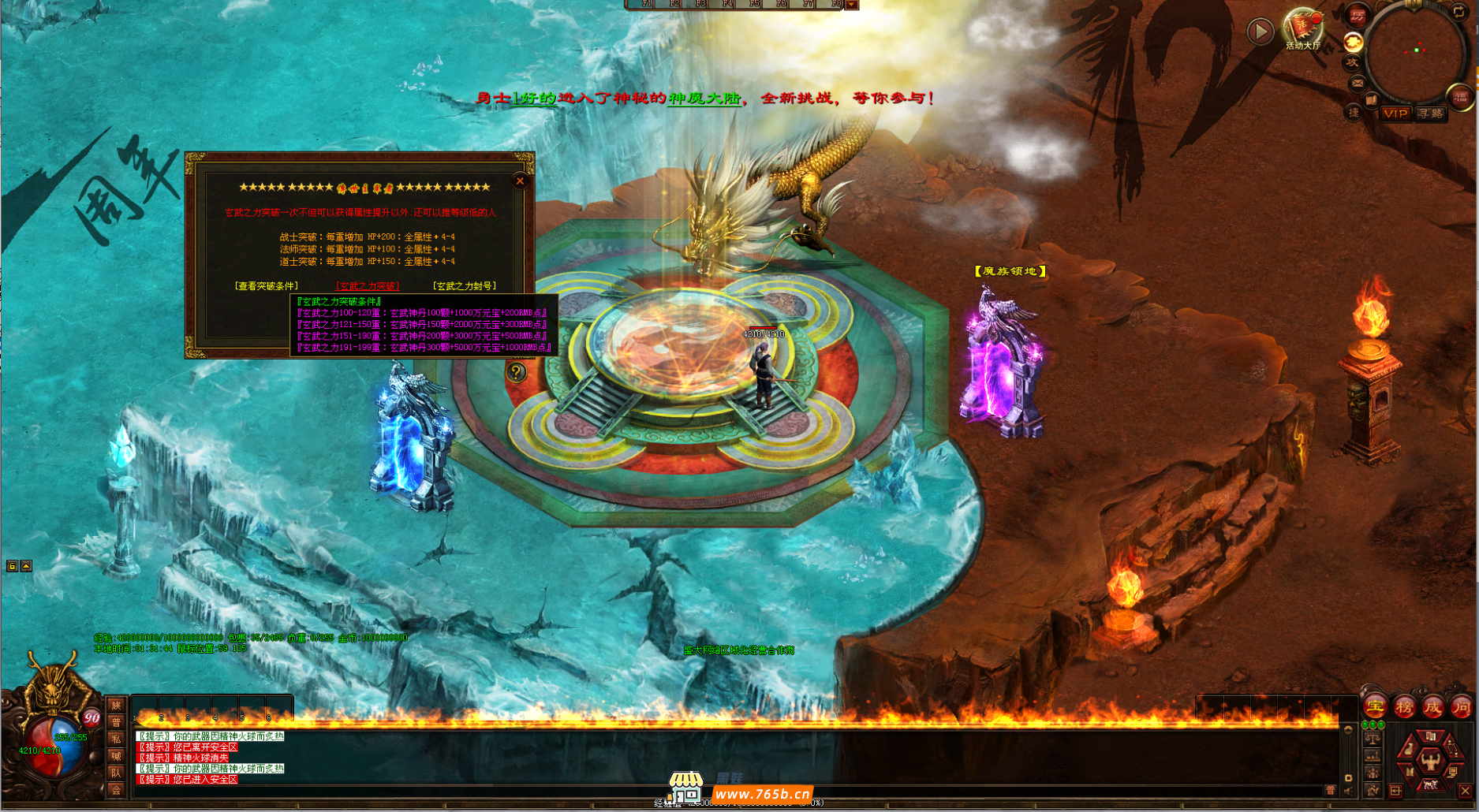
Task: Switch to the 队 team chat channel
Action: pyautogui.click(x=116, y=773)
